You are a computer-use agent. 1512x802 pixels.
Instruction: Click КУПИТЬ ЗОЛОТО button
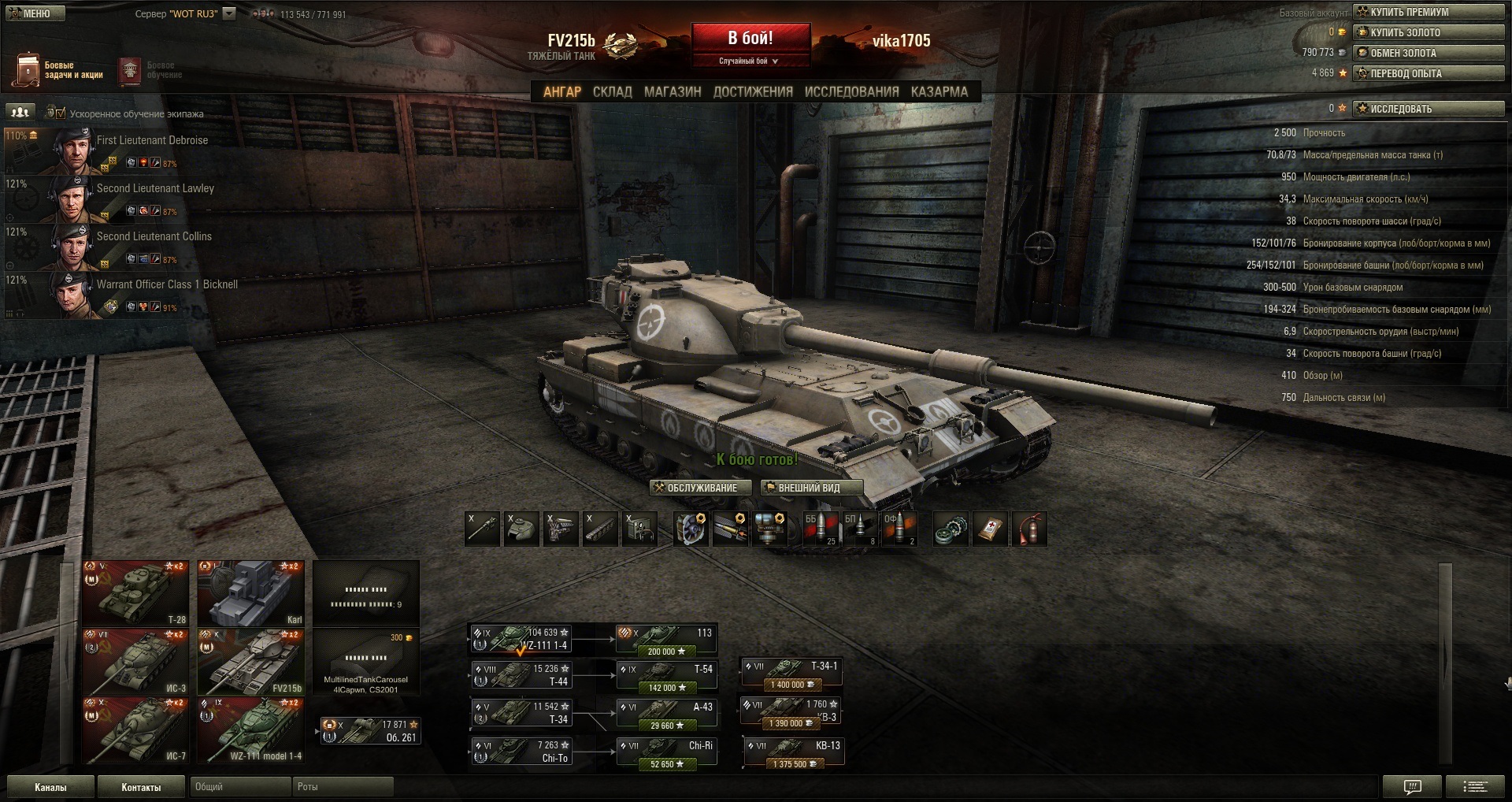point(1428,32)
